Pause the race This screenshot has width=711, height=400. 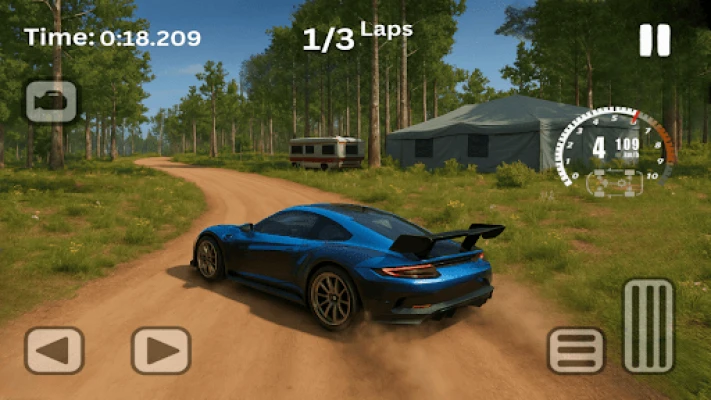(x=655, y=40)
